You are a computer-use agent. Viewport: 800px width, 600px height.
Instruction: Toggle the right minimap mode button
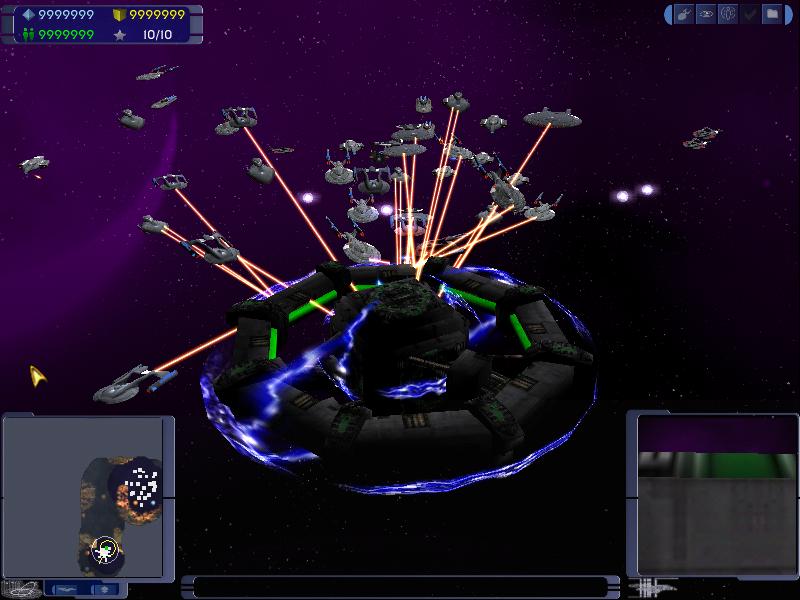coord(102,589)
